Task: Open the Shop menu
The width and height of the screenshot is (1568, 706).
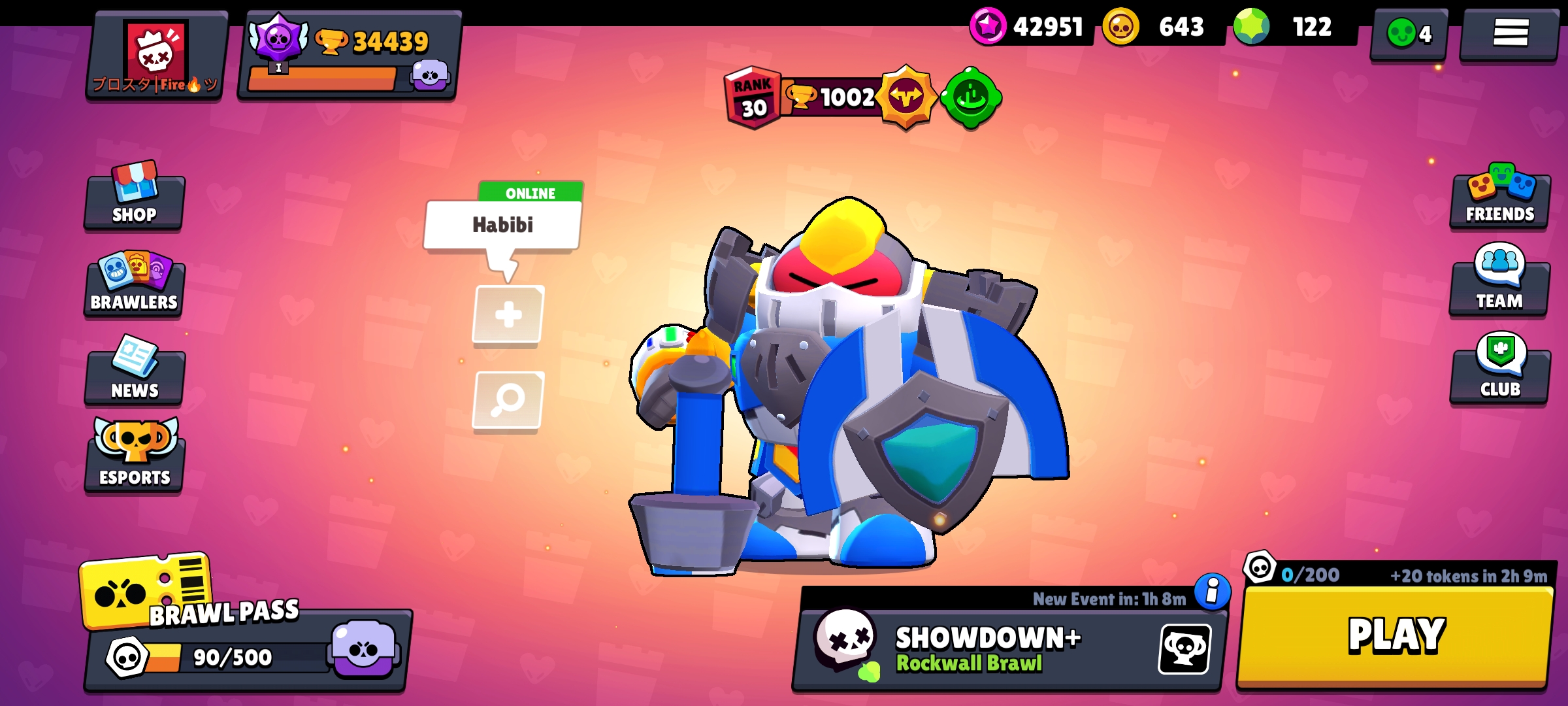Action: click(x=133, y=203)
